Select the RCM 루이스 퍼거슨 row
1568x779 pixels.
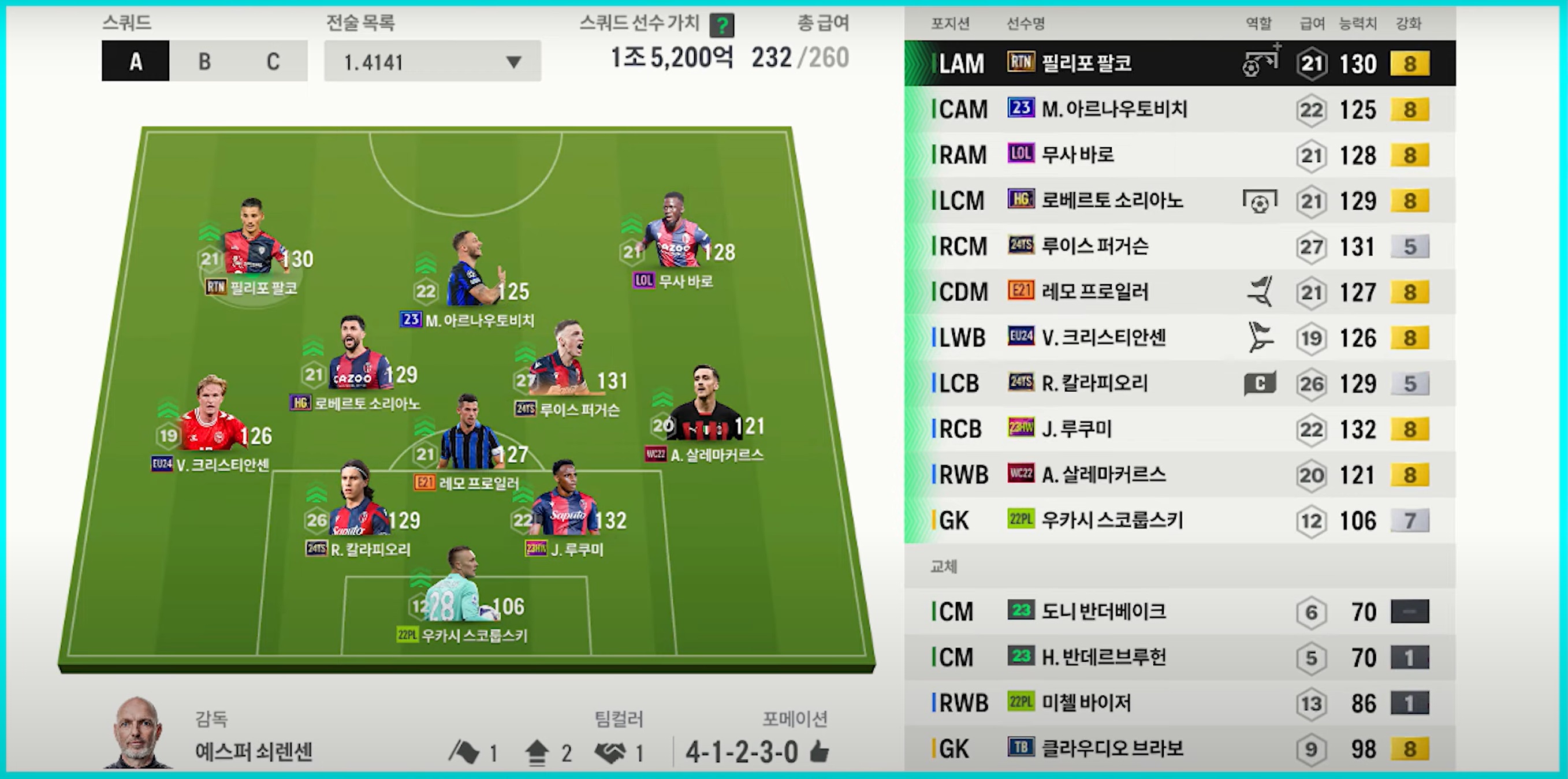(x=1179, y=247)
